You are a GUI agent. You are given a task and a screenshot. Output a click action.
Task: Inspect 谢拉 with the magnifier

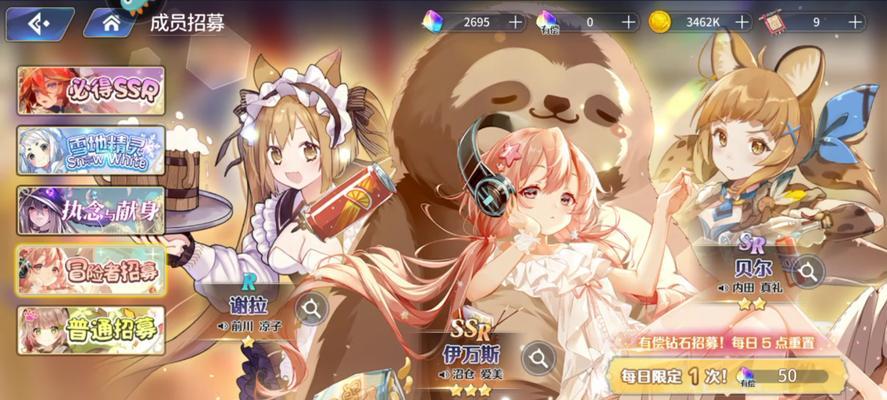coord(311,308)
